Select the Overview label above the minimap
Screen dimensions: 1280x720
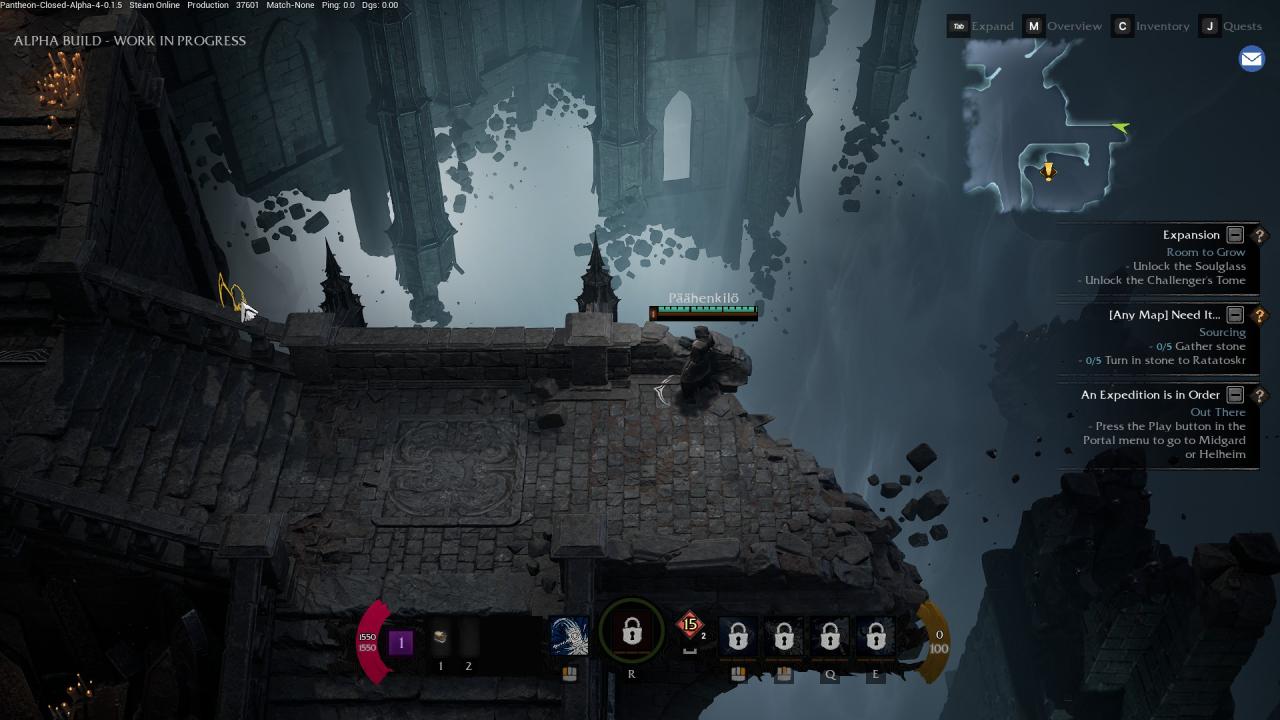click(1074, 26)
